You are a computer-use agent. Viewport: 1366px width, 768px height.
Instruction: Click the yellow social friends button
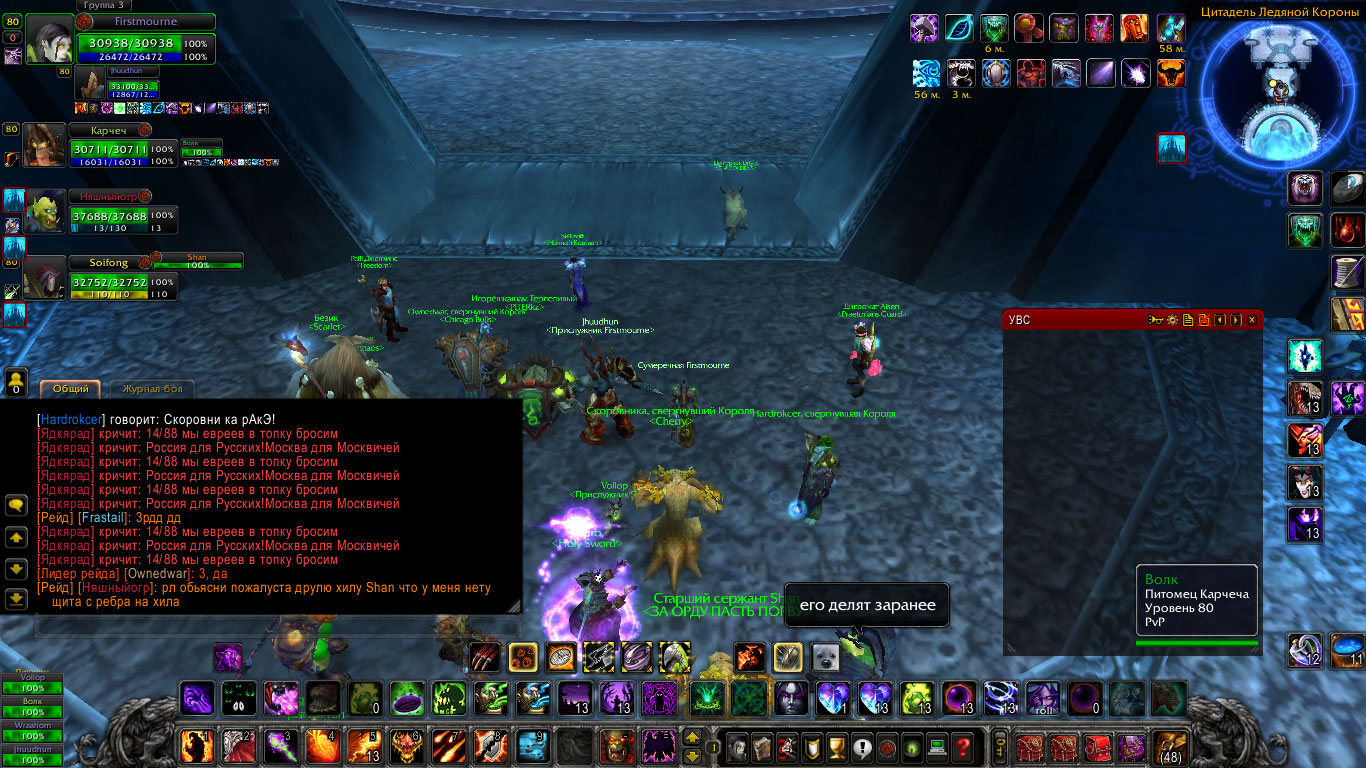click(16, 381)
